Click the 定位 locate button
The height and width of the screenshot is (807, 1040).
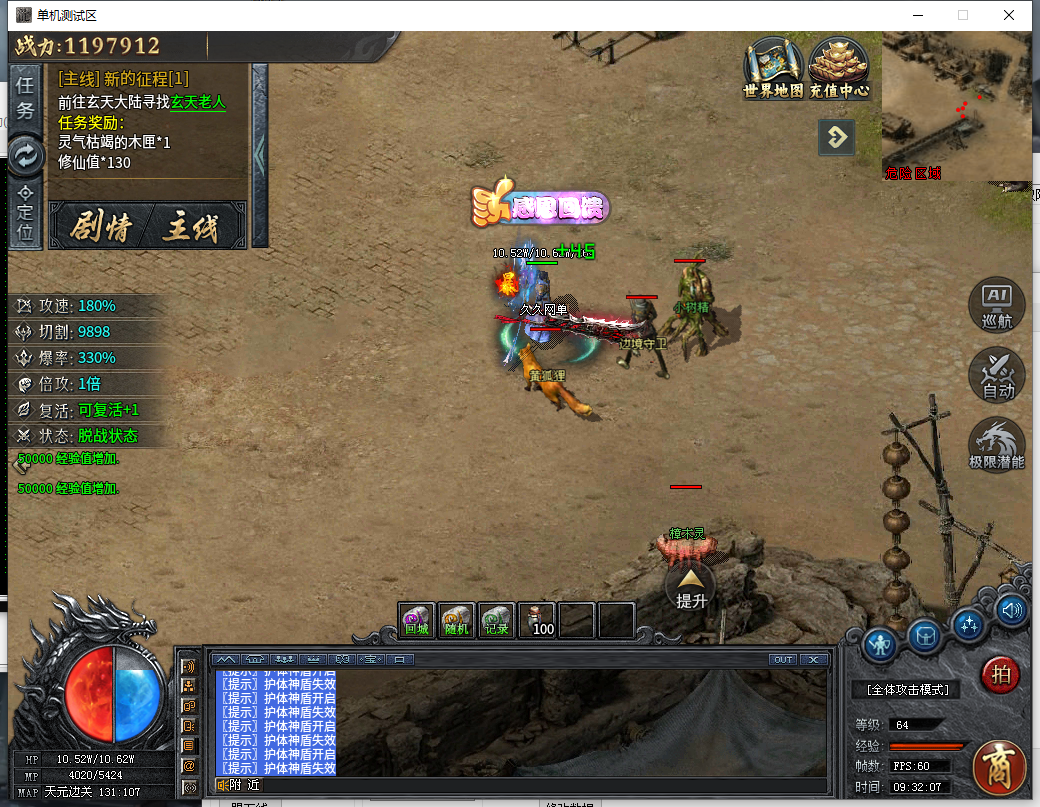[26, 213]
